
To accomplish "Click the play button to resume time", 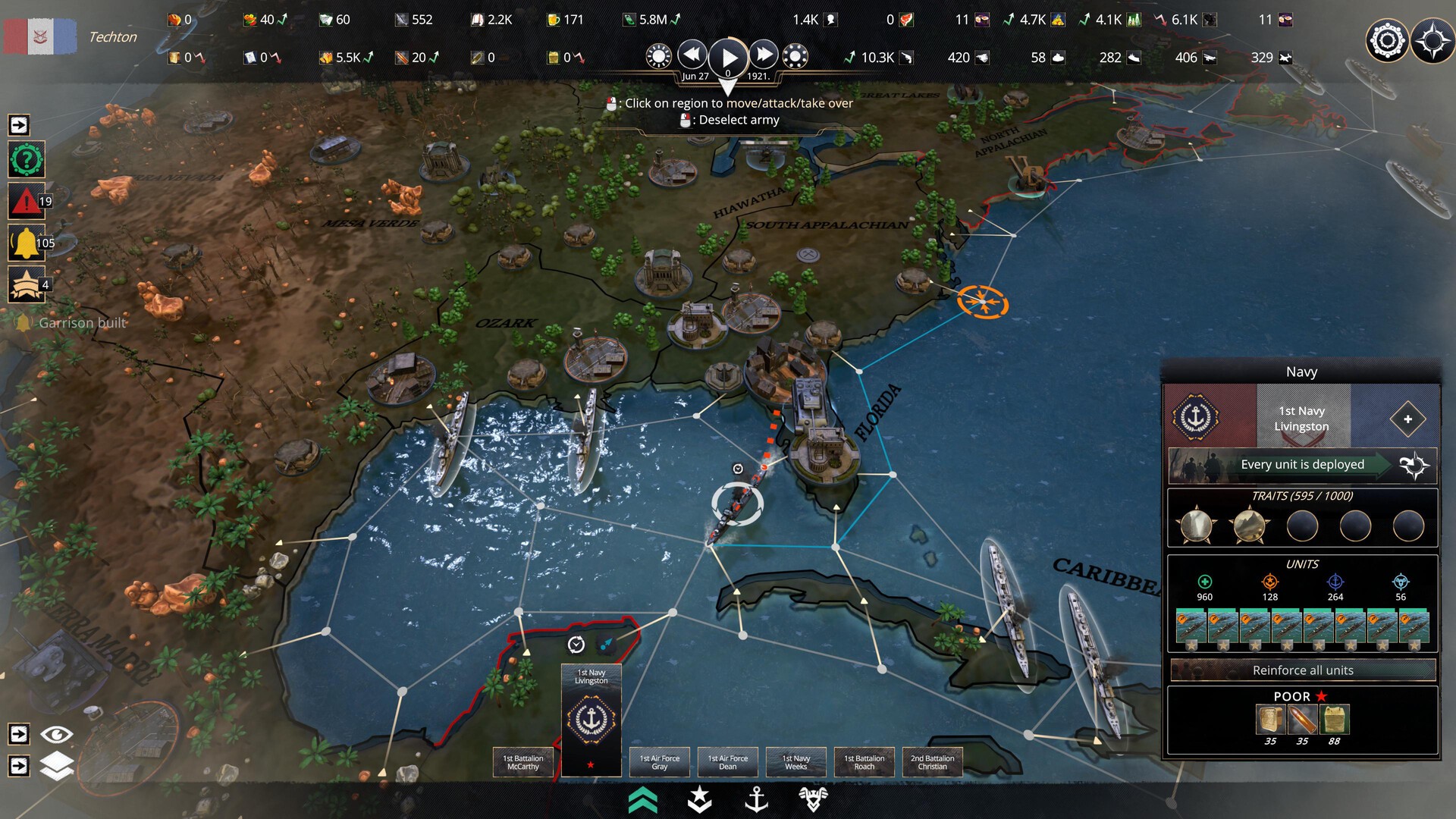I will 728,57.
